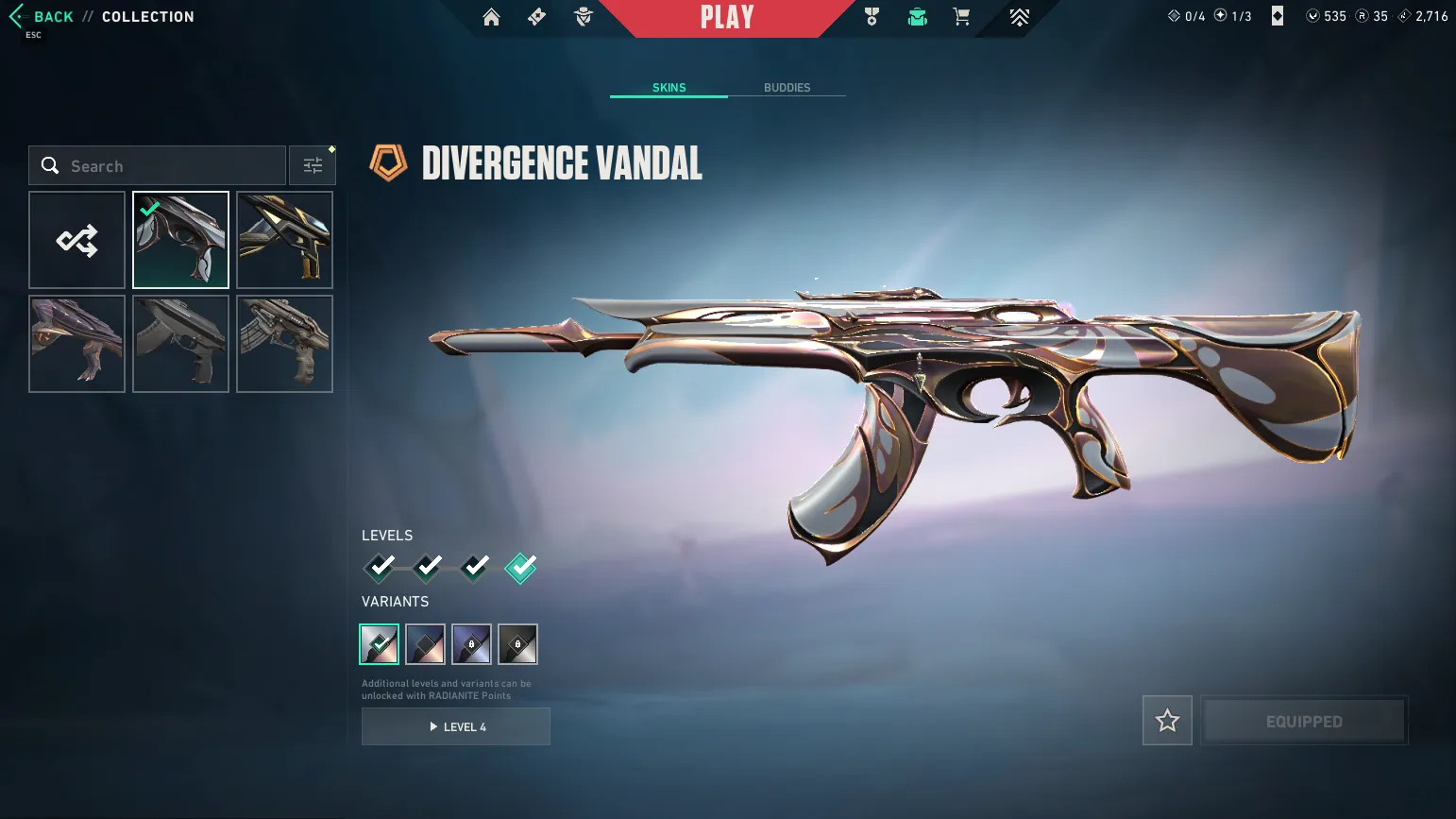Toggle the favorite star for Divergence Vandal
The image size is (1456, 819).
click(x=1167, y=720)
